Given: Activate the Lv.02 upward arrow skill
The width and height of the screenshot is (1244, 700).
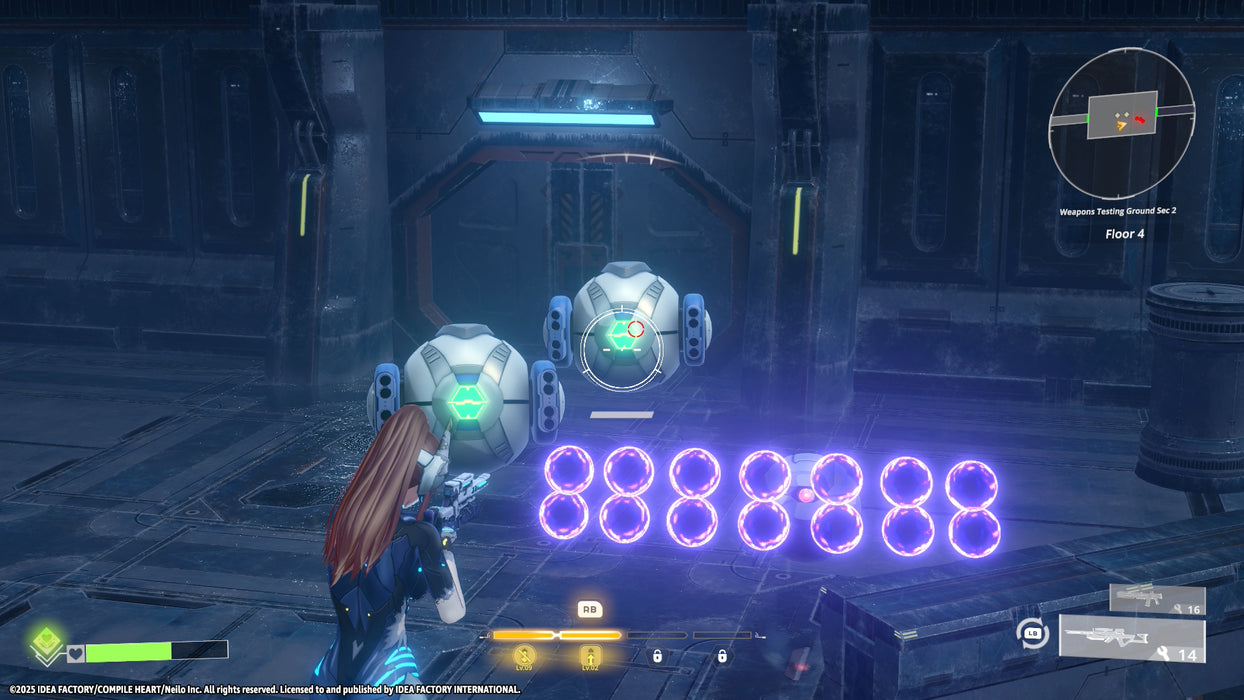Looking at the screenshot, I should 590,656.
